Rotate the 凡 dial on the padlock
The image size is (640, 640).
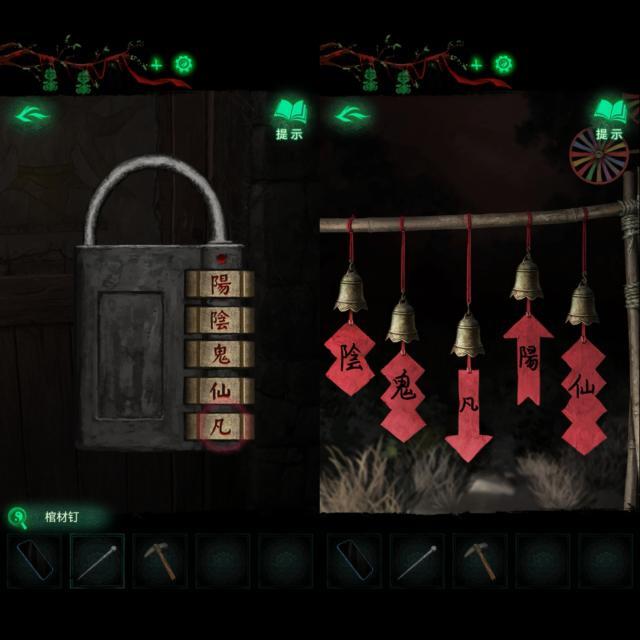(220, 427)
